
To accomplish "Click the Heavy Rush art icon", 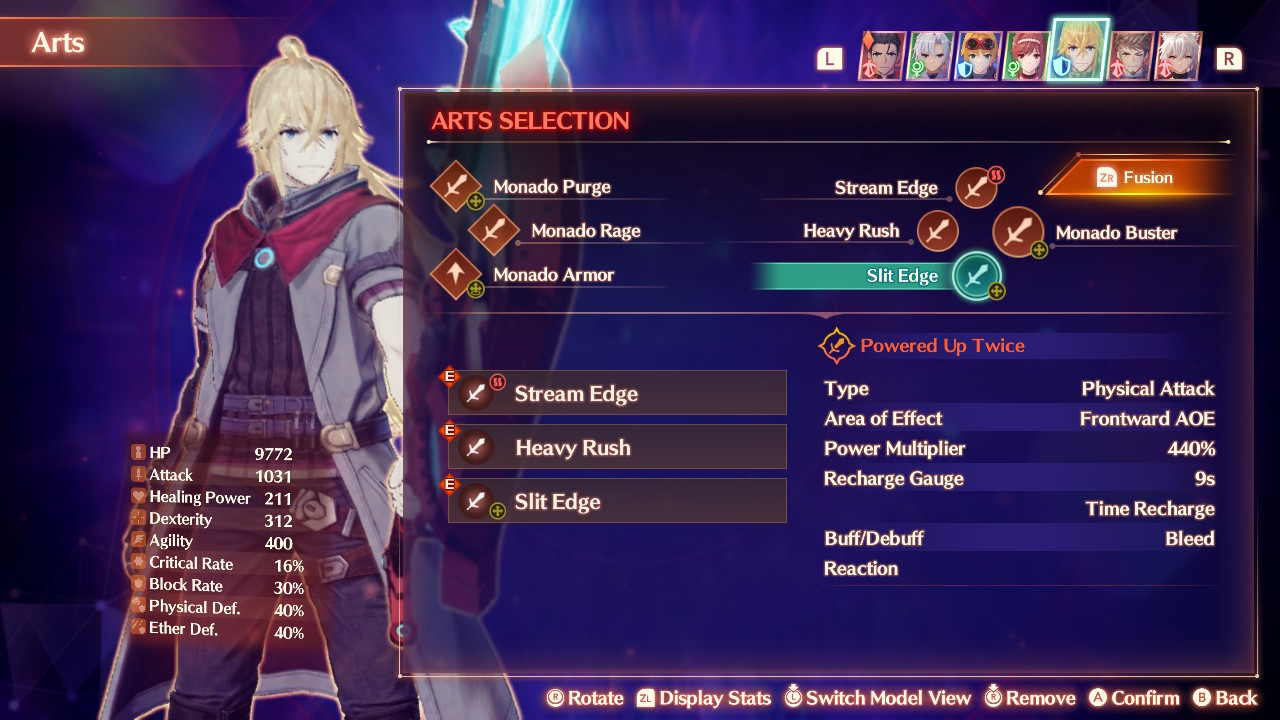I will coord(937,230).
